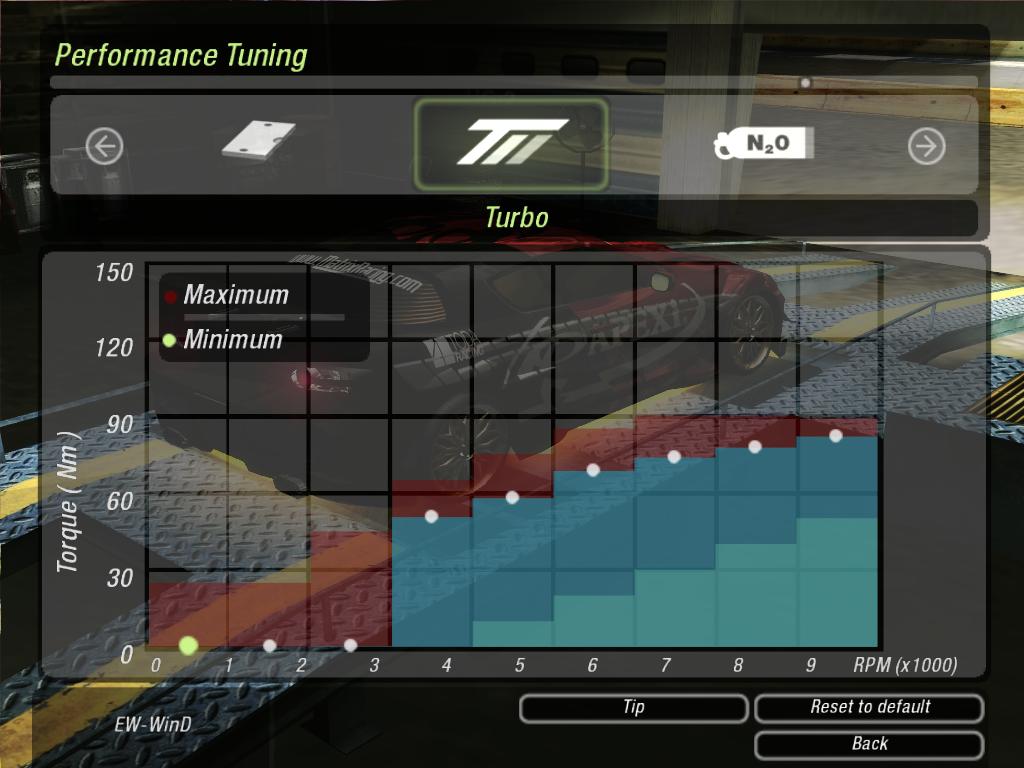Select the torque point at 2000 RPM
This screenshot has width=1024, height=768.
(x=269, y=646)
